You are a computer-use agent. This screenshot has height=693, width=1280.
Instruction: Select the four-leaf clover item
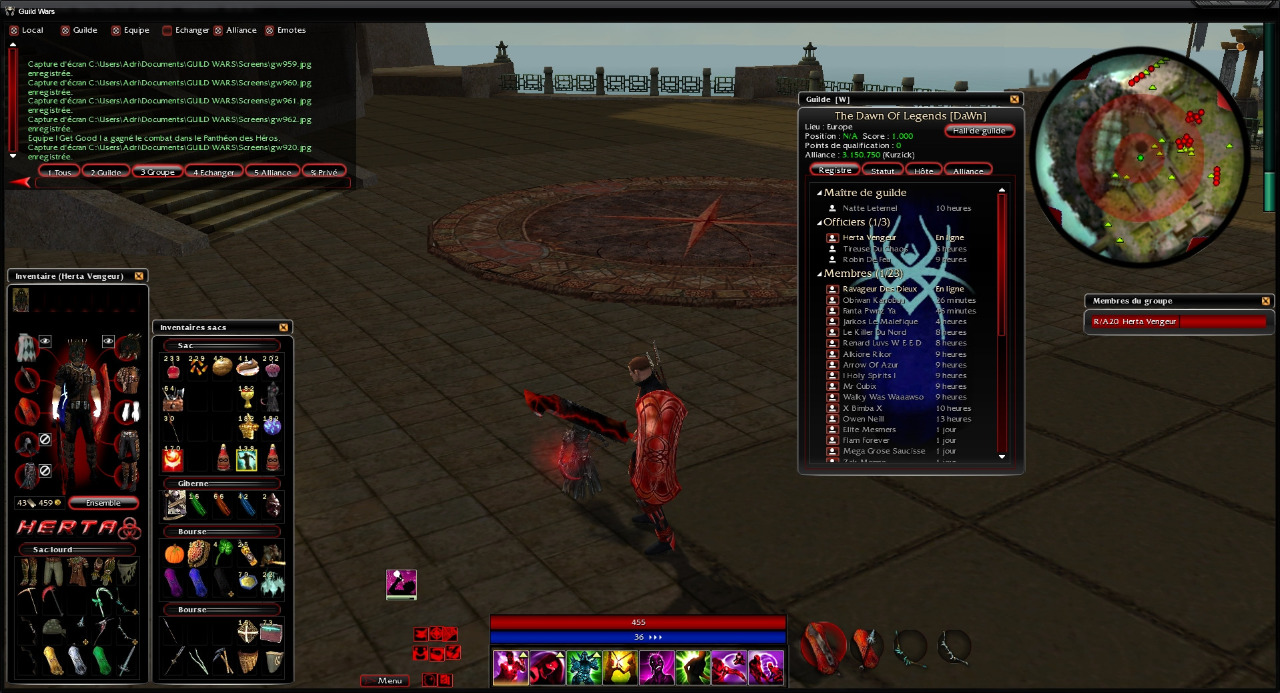pos(222,552)
